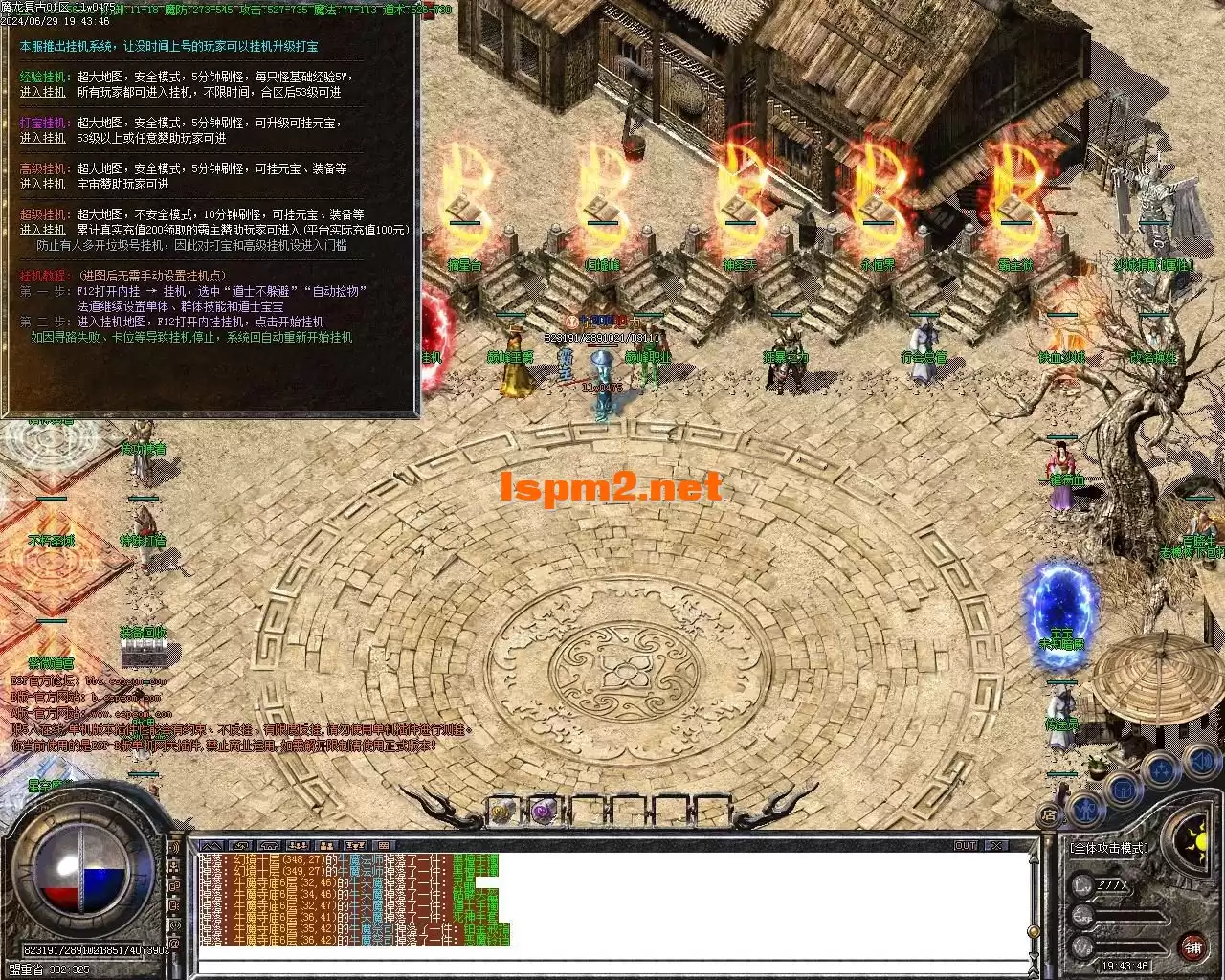Open the shop via the 店 button

coord(1049,815)
